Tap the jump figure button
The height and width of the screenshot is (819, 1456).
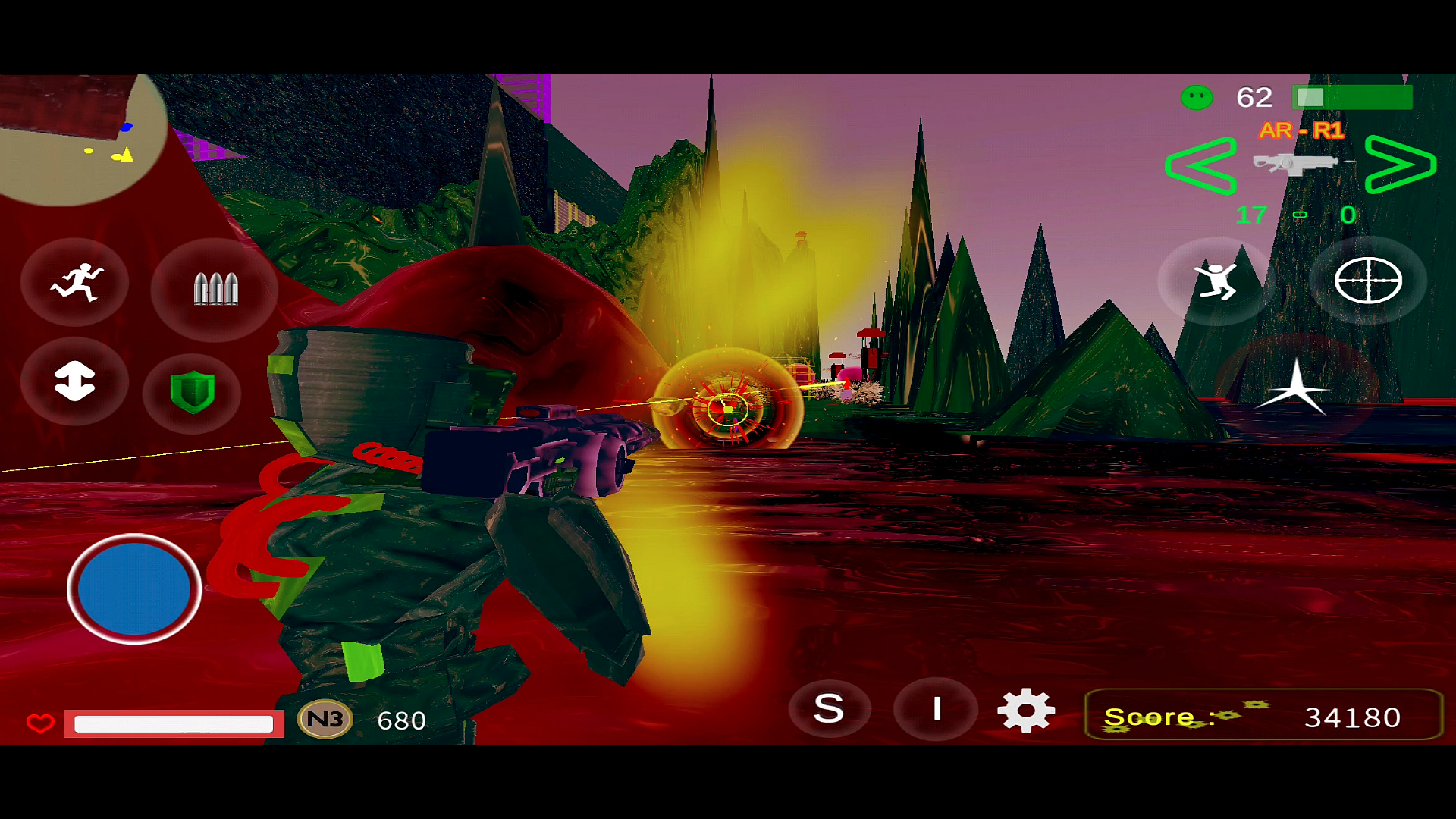[x=1216, y=281]
